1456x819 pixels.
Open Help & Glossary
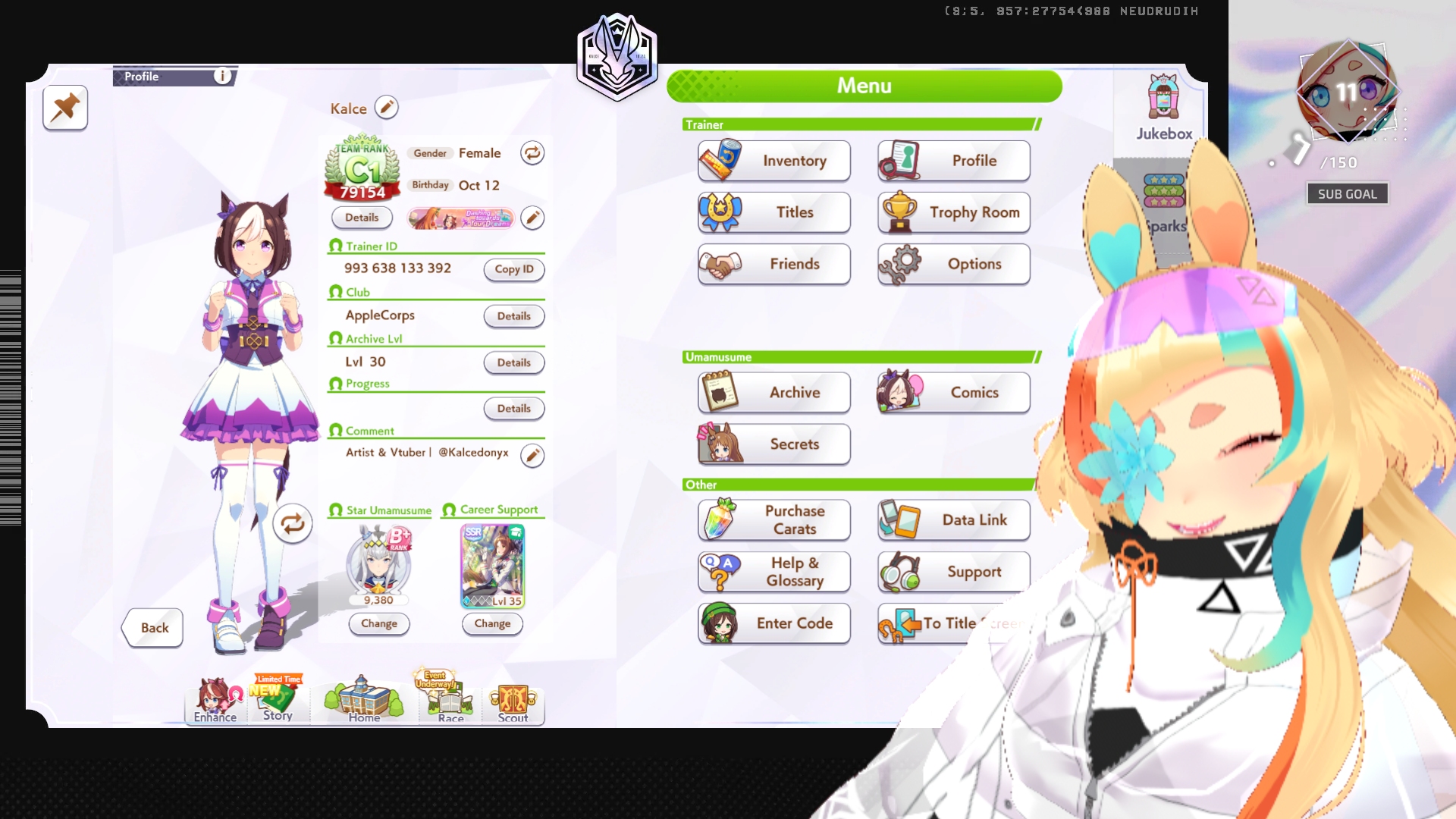click(x=773, y=571)
